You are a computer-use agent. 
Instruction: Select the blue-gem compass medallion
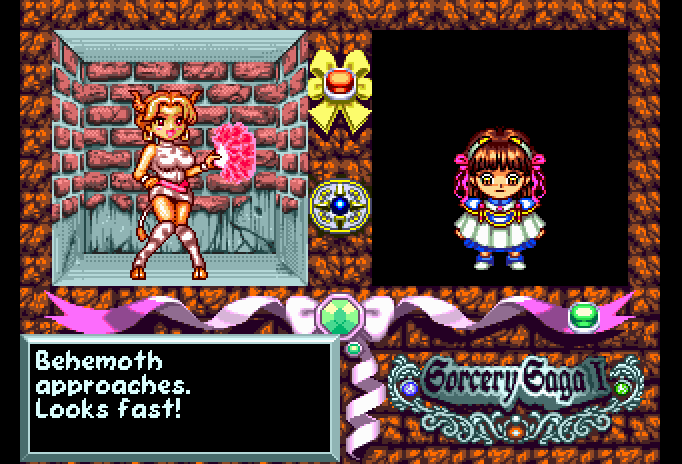[340, 204]
